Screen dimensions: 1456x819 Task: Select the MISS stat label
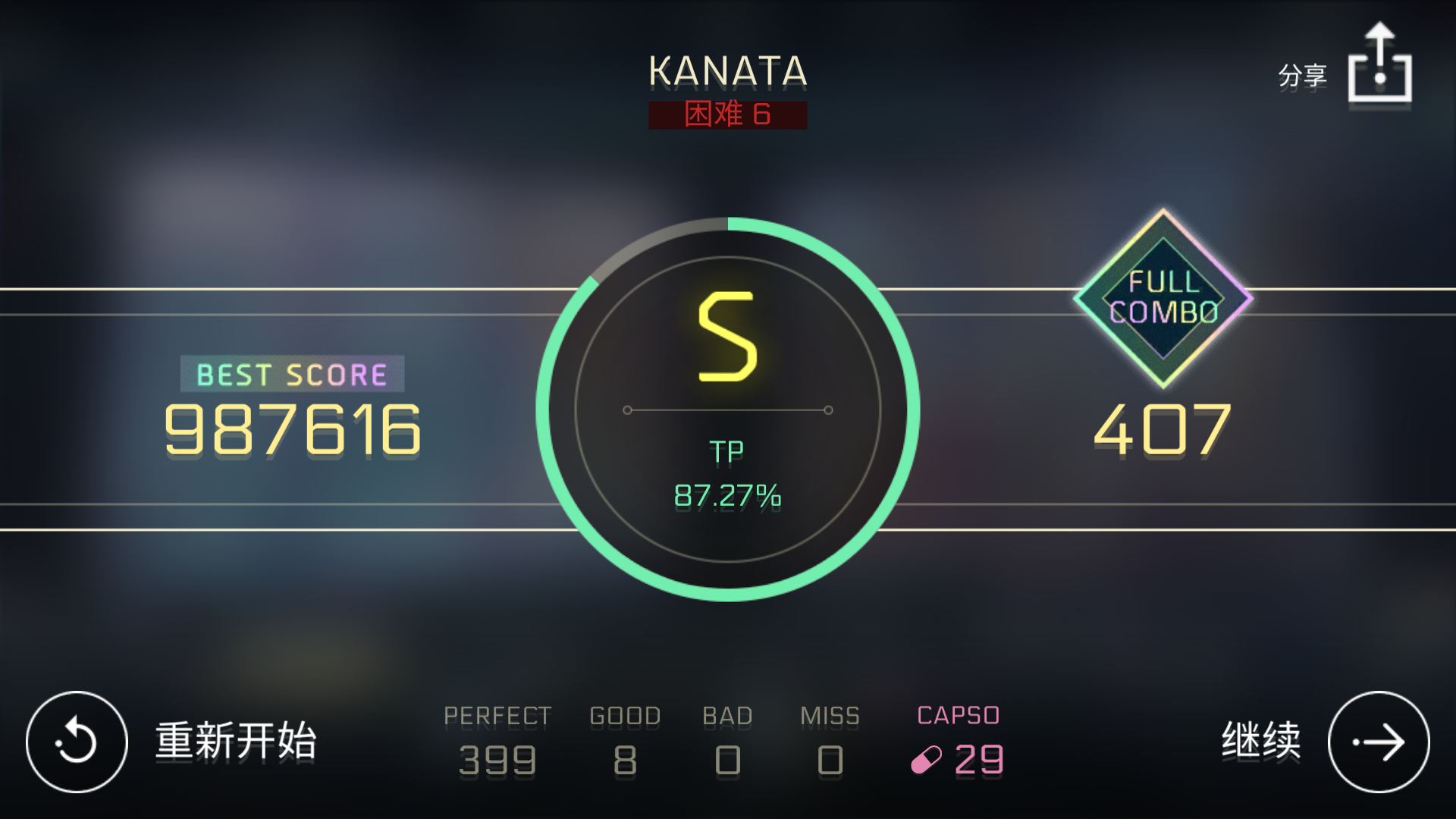(830, 715)
